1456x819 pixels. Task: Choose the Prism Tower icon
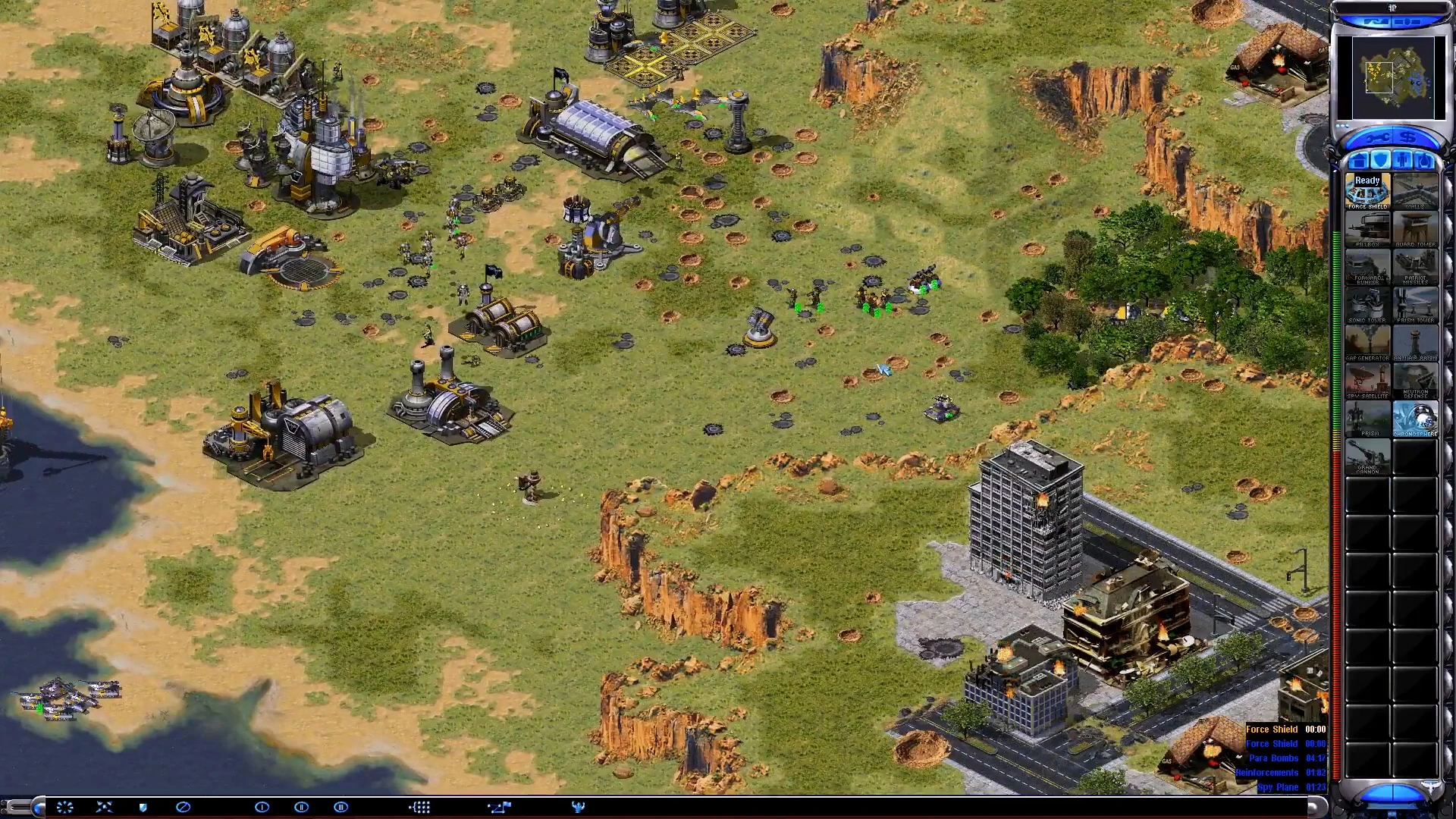click(1415, 305)
